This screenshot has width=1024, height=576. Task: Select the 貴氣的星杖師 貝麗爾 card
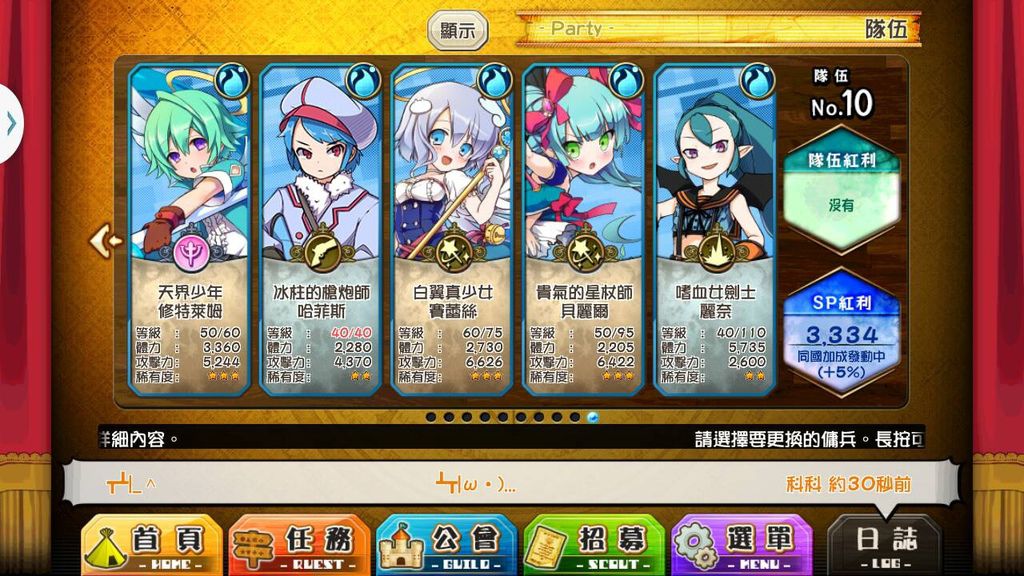(584, 230)
